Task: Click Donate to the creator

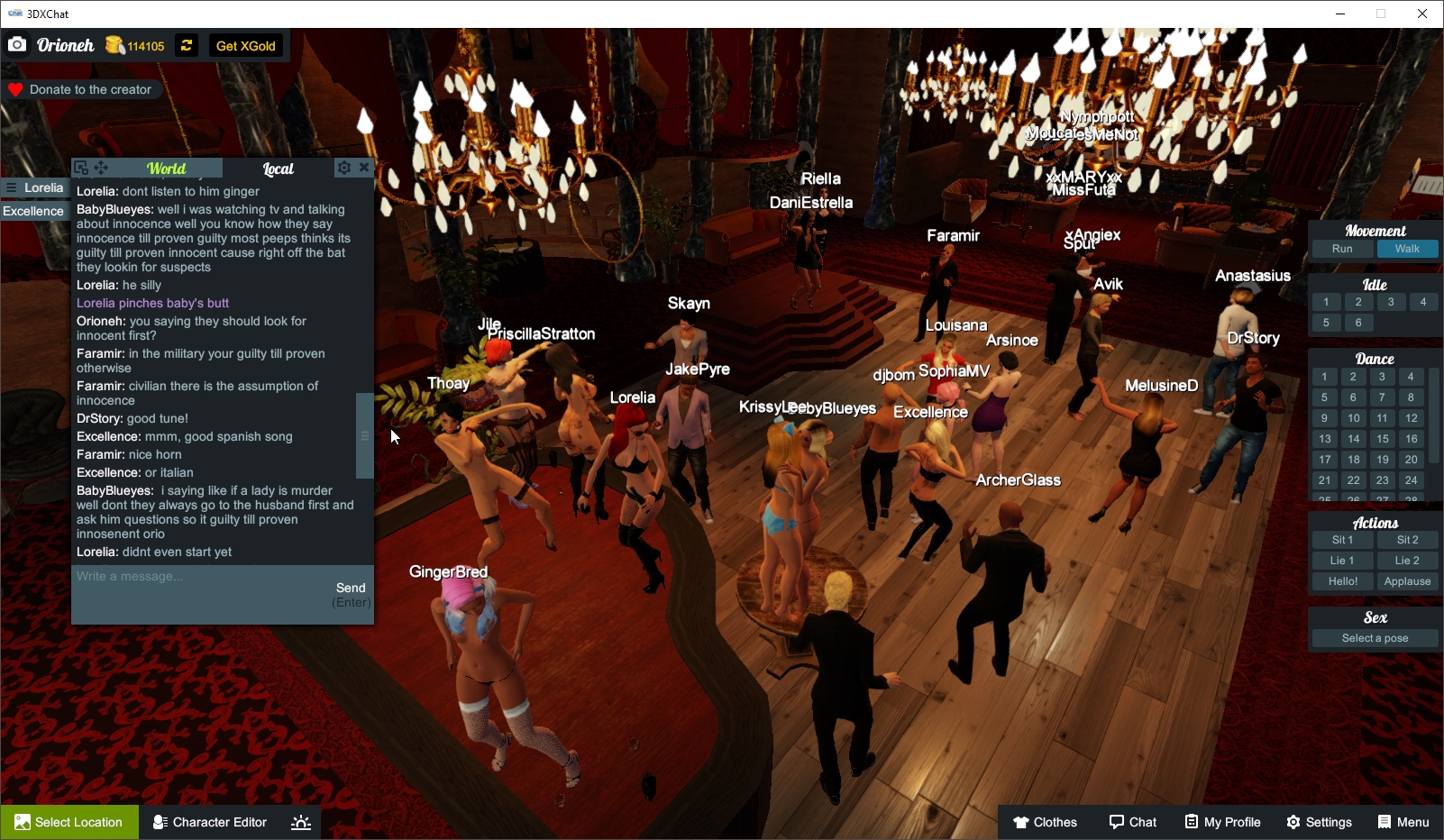Action: click(x=82, y=89)
